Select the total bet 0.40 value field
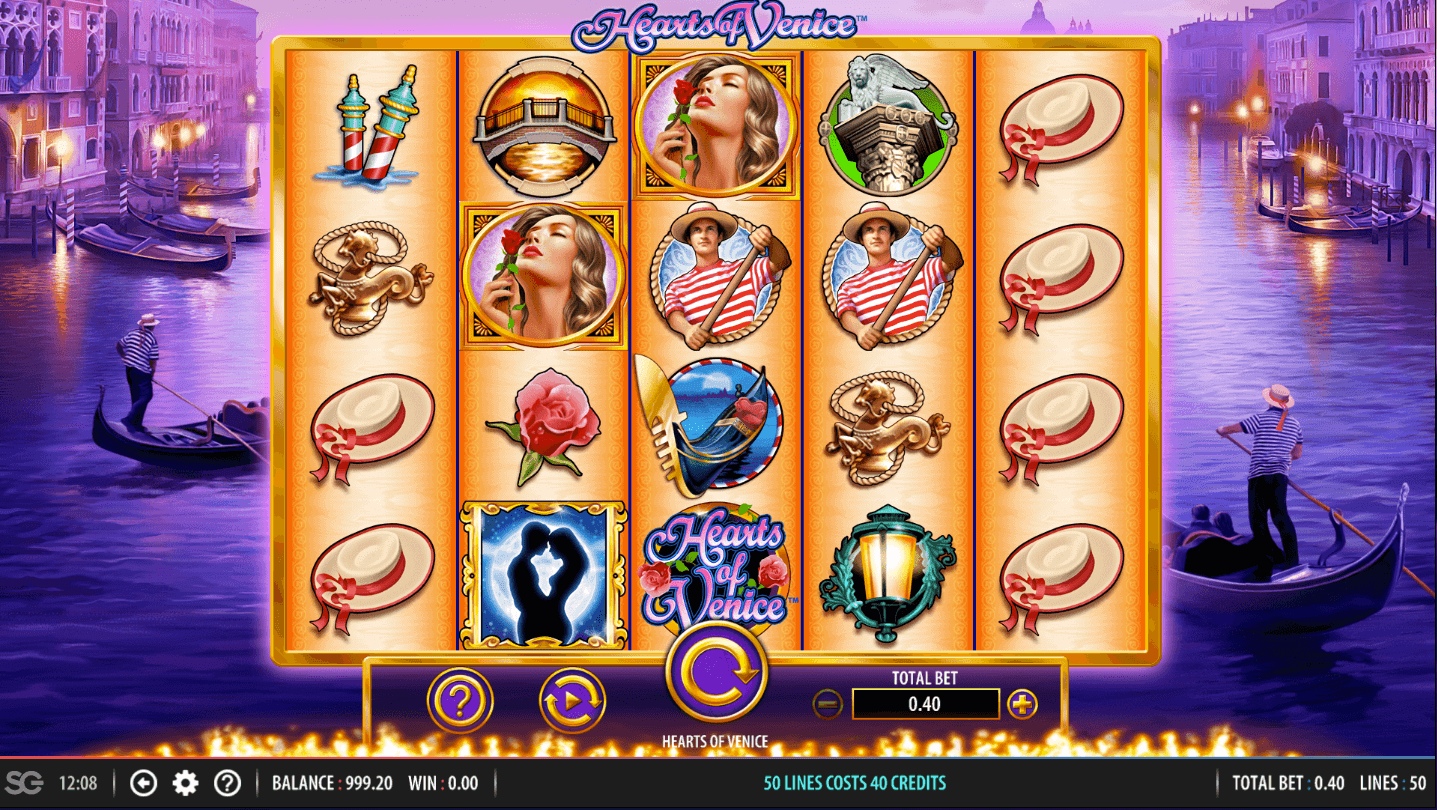 pyautogui.click(x=925, y=704)
